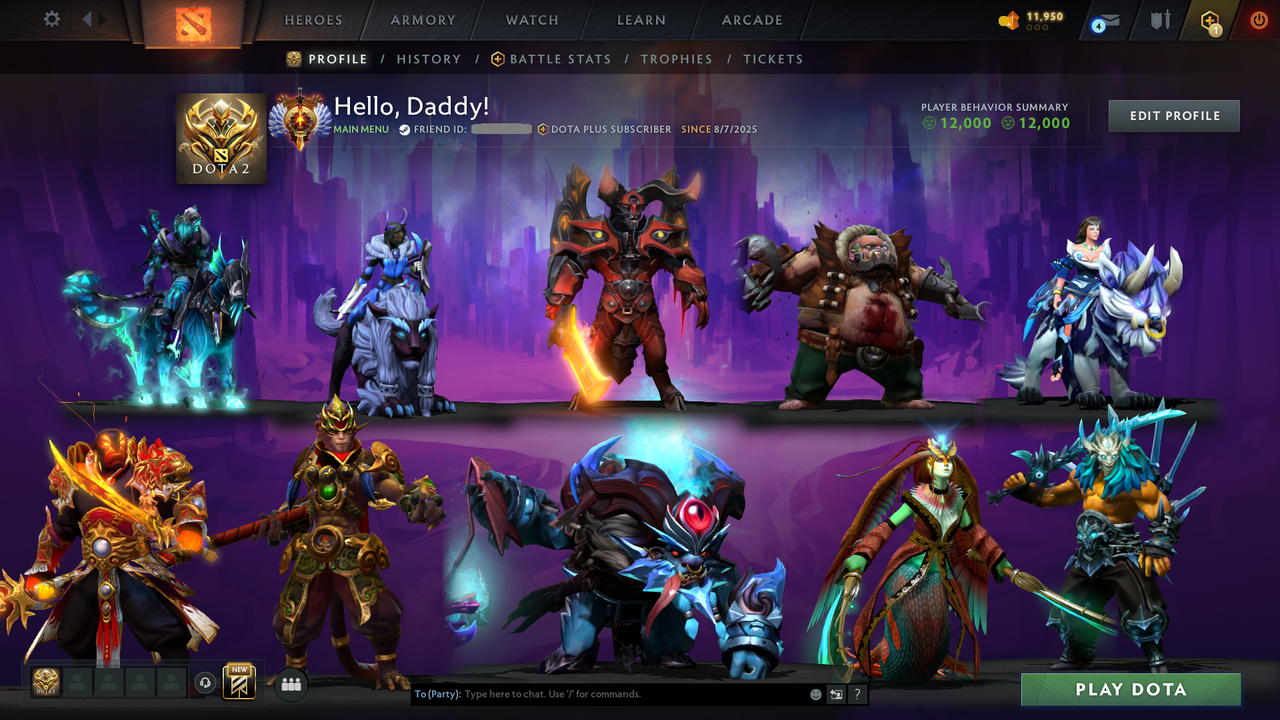Viewport: 1280px width, 720px height.
Task: Open the NEW battle pass rewards icon
Action: (238, 683)
